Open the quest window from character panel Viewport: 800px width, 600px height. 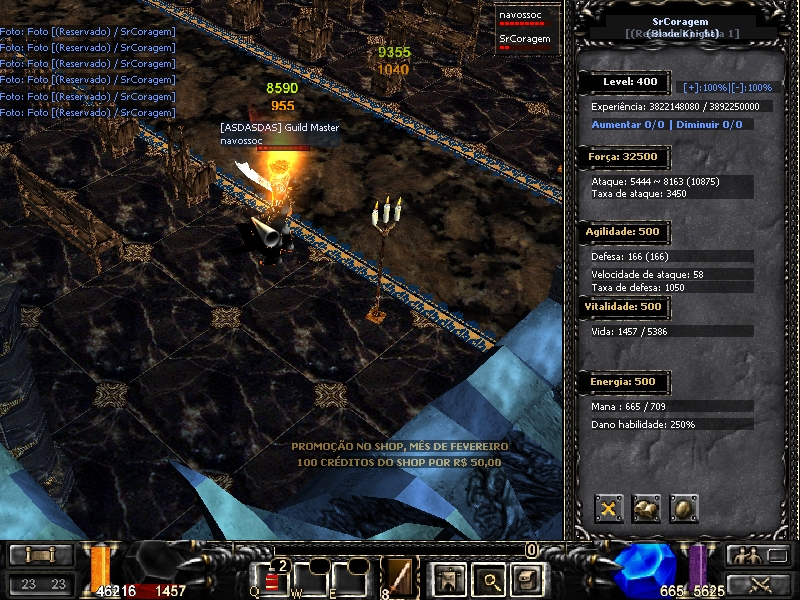click(x=647, y=509)
